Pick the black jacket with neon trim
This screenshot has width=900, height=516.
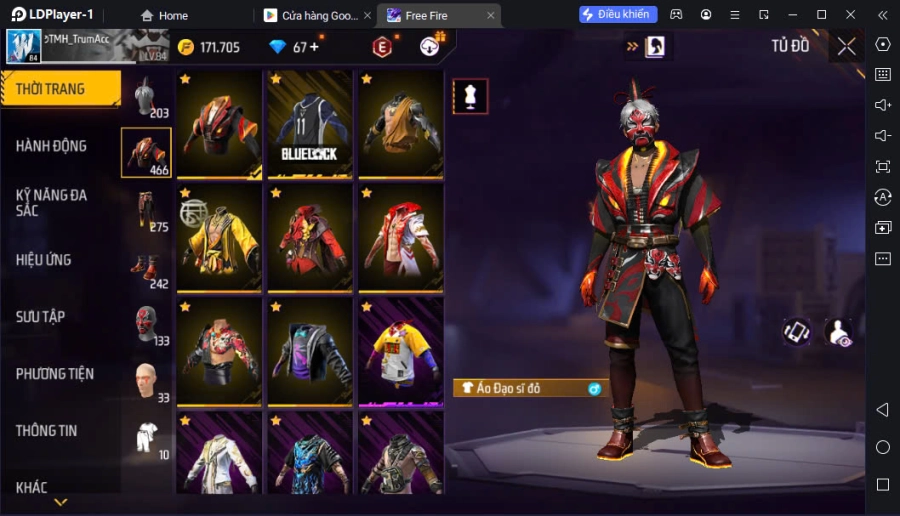[310, 352]
